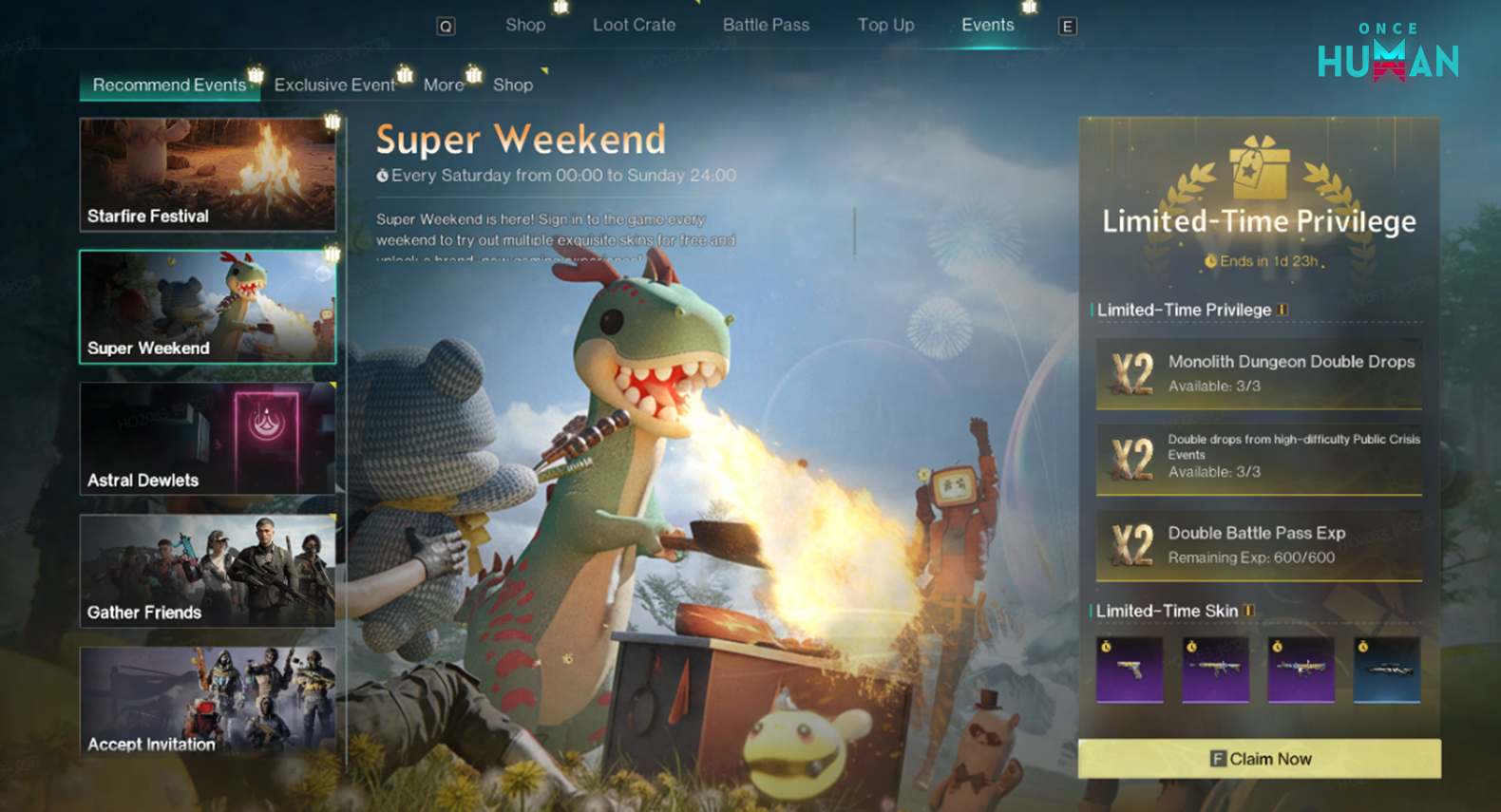Select the Recommend Events sub-tab
1501x812 pixels.
point(169,85)
